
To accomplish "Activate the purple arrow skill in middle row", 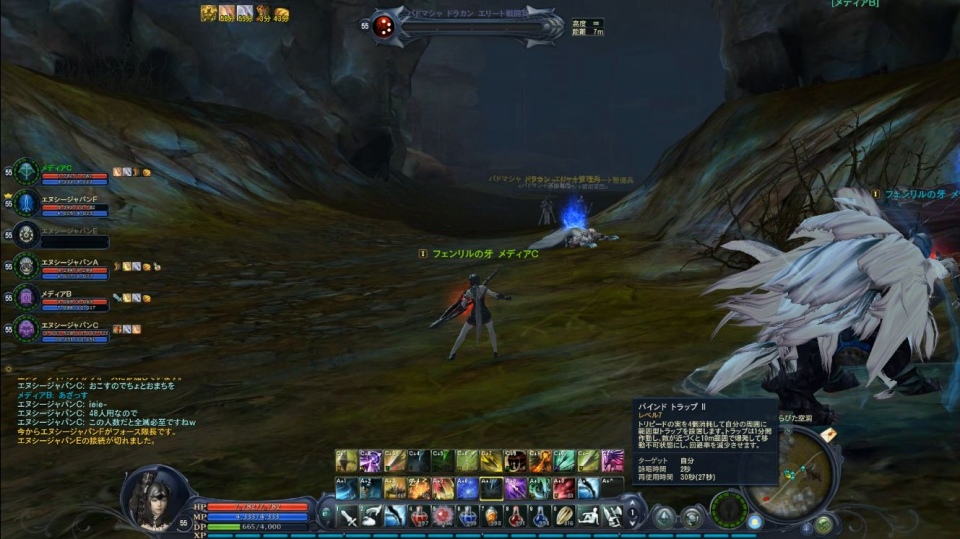I will point(516,488).
